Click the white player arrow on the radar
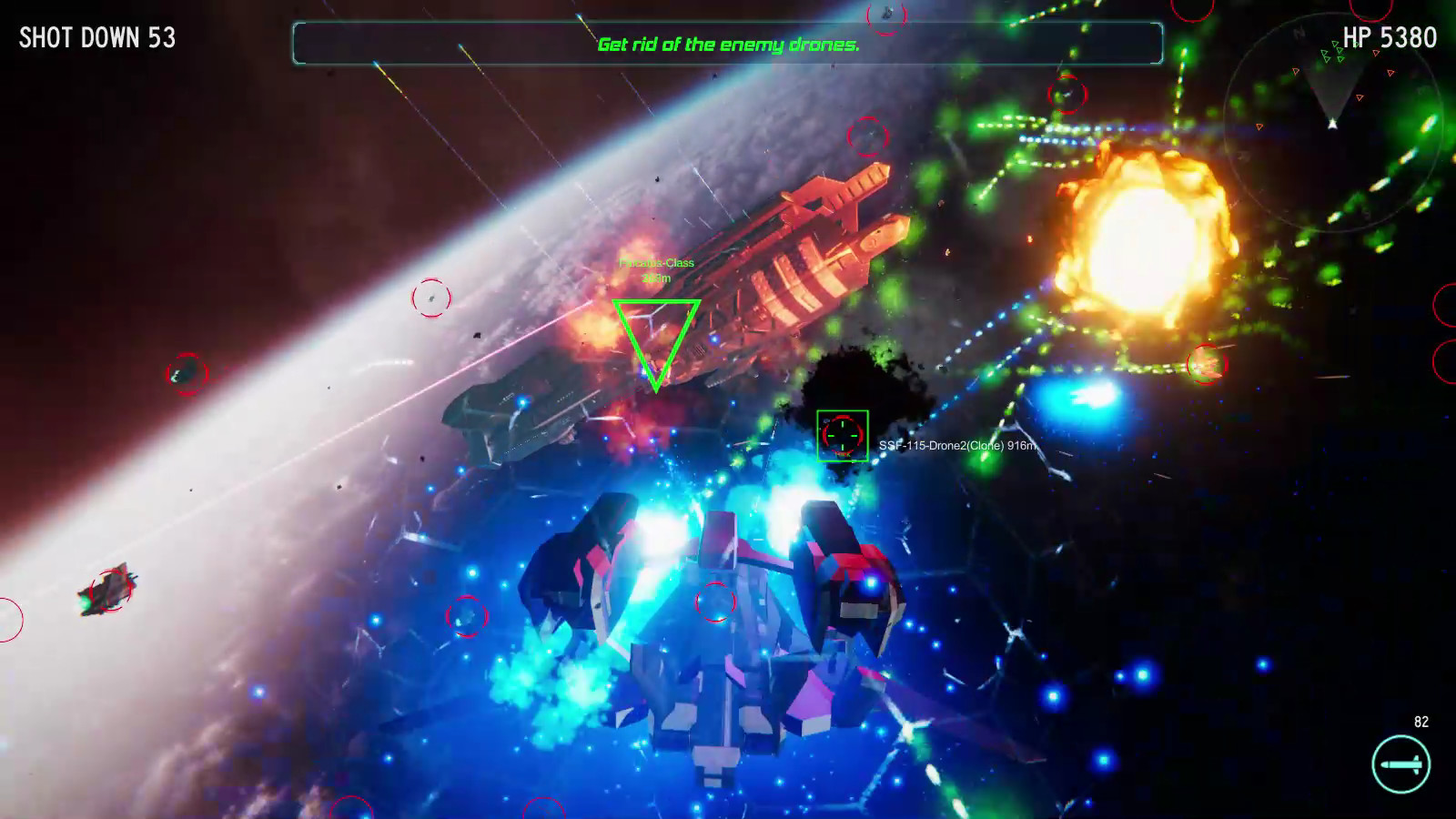This screenshot has height=819, width=1456. tap(1333, 124)
